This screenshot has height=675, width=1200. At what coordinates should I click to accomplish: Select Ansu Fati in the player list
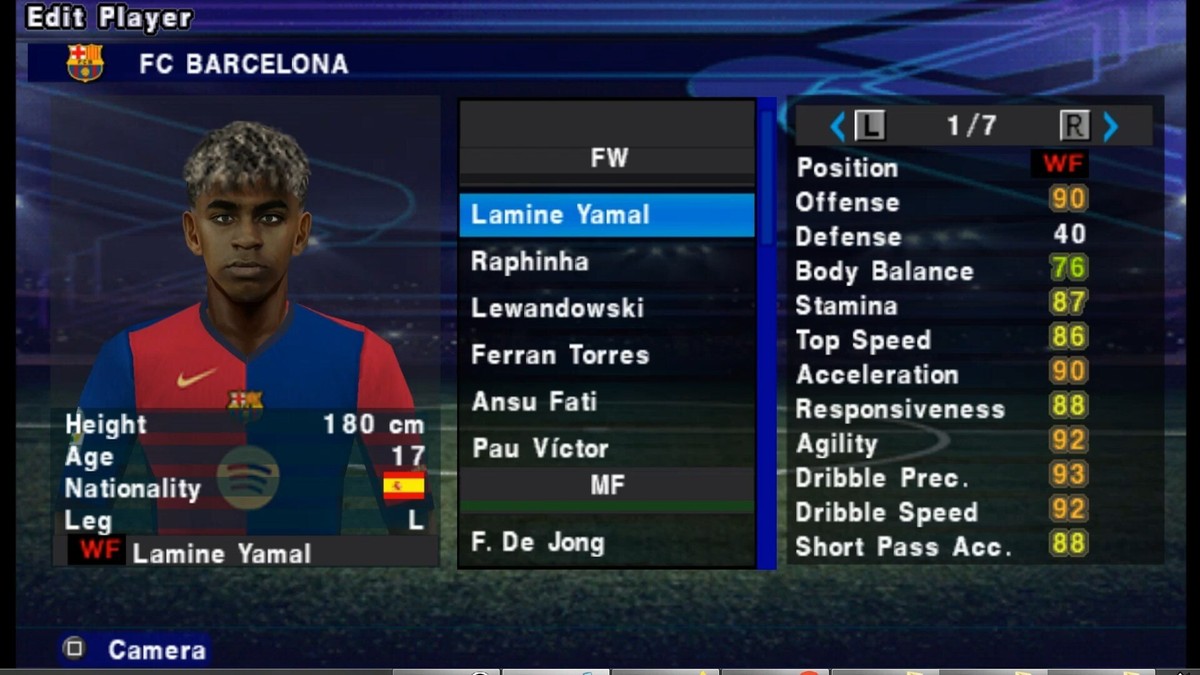(x=606, y=402)
